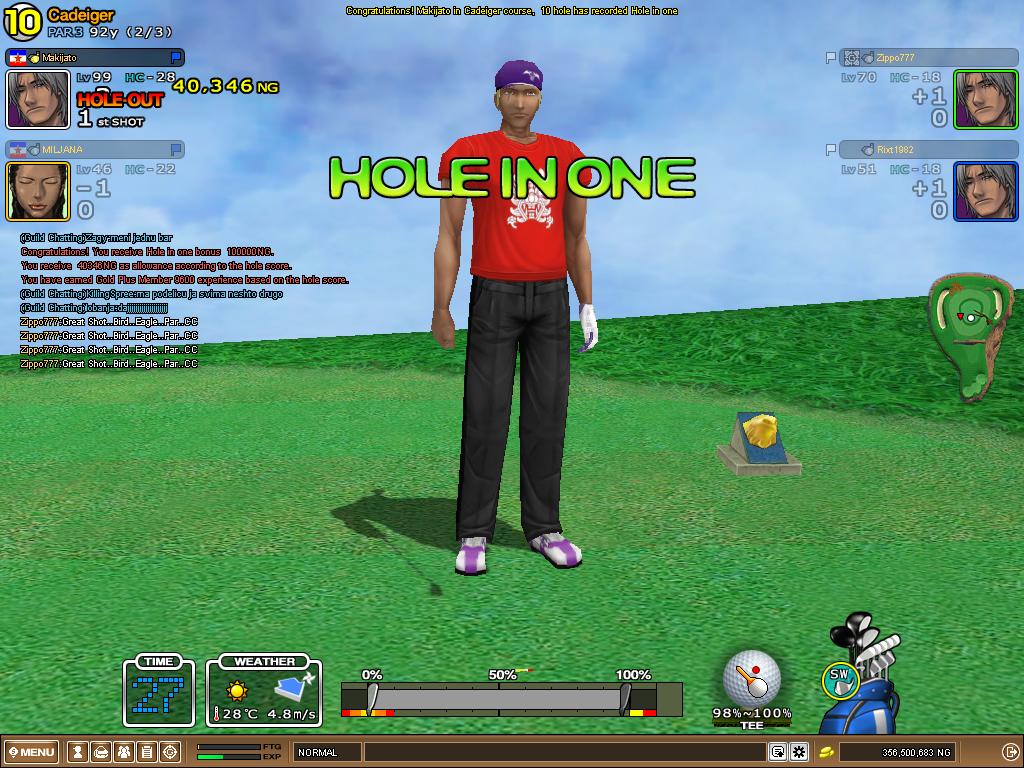Click the gold coins NG icon
This screenshot has width=1024, height=768.
[827, 752]
